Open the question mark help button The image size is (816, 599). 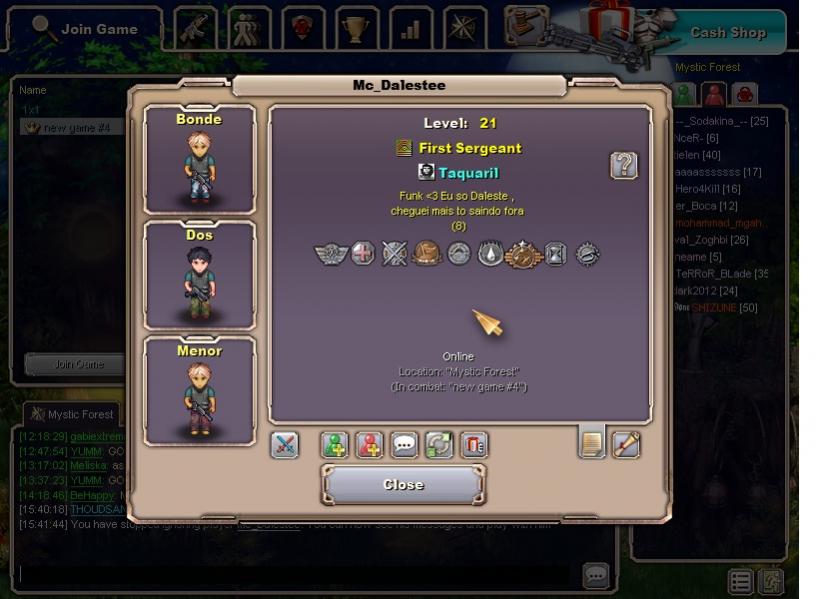click(x=624, y=166)
